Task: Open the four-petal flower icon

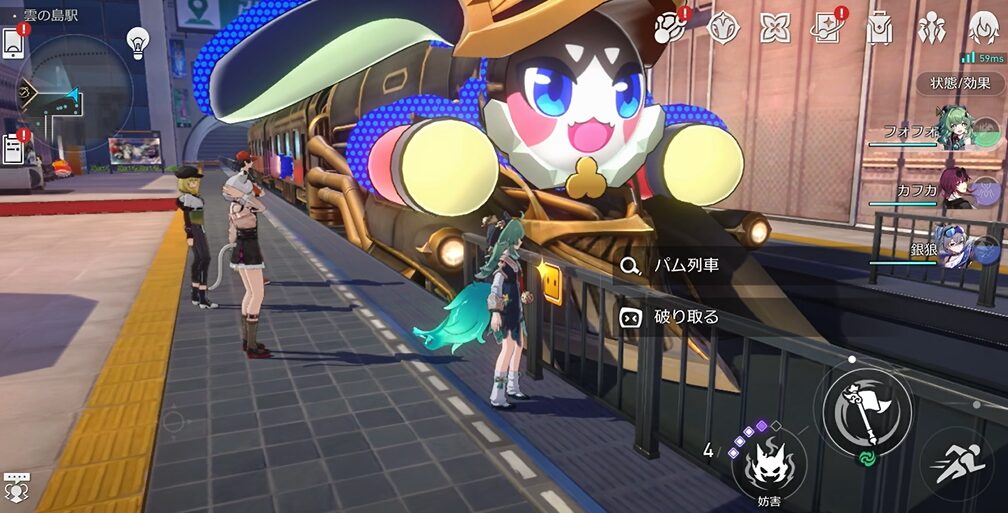Action: click(x=774, y=27)
